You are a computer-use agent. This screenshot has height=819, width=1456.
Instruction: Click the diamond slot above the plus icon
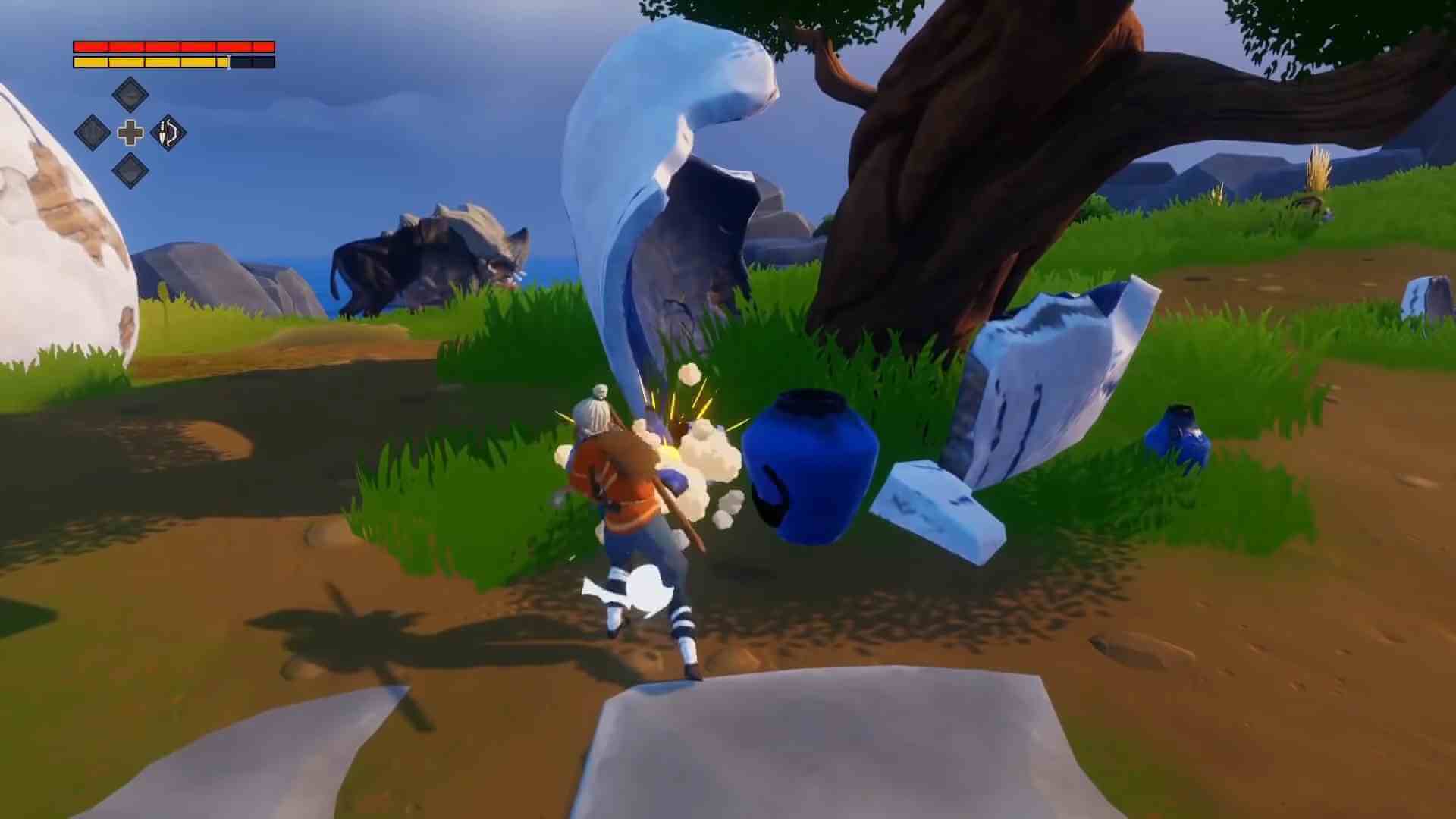(132, 96)
